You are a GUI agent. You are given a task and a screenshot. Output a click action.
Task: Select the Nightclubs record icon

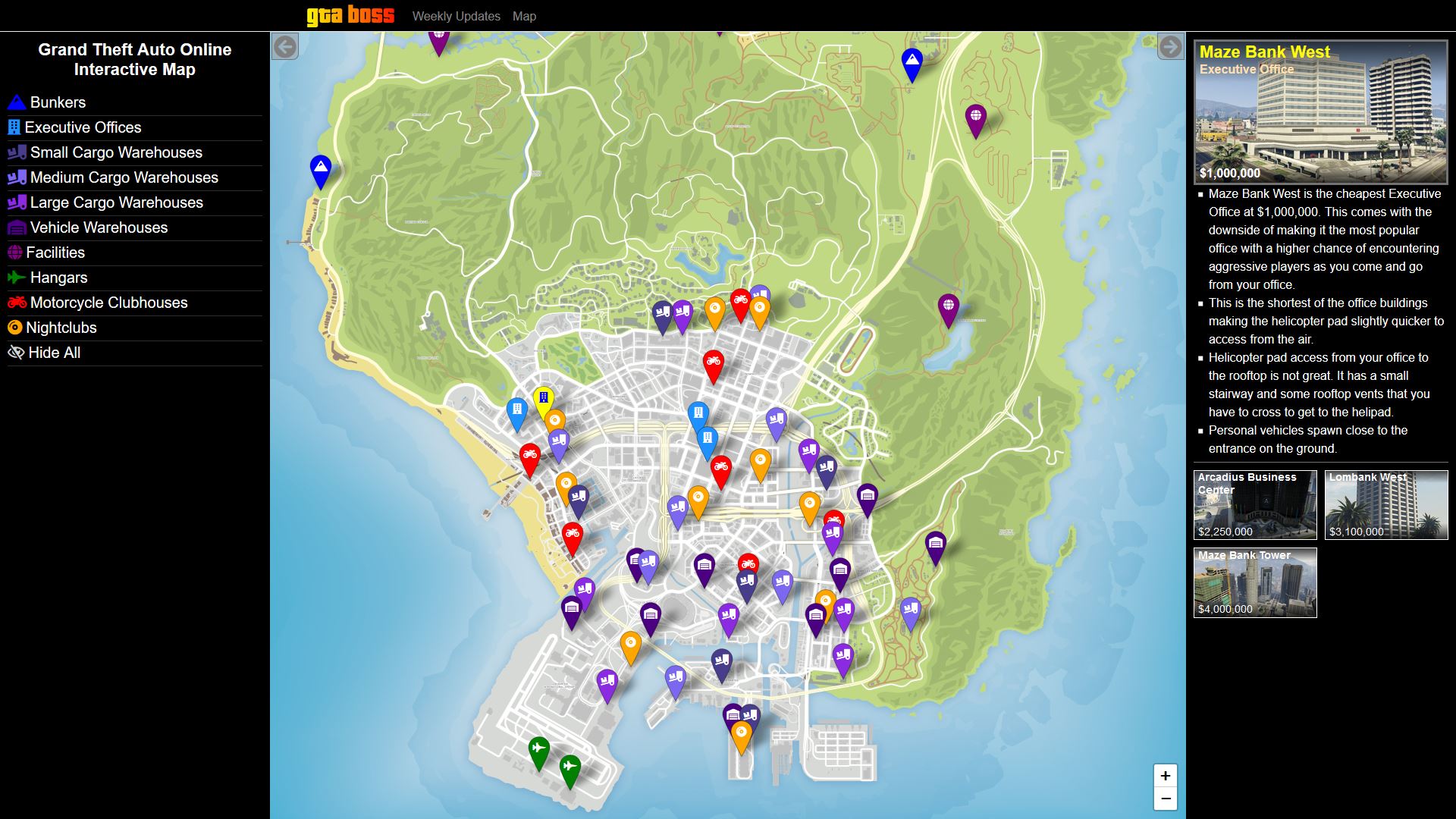click(x=17, y=328)
